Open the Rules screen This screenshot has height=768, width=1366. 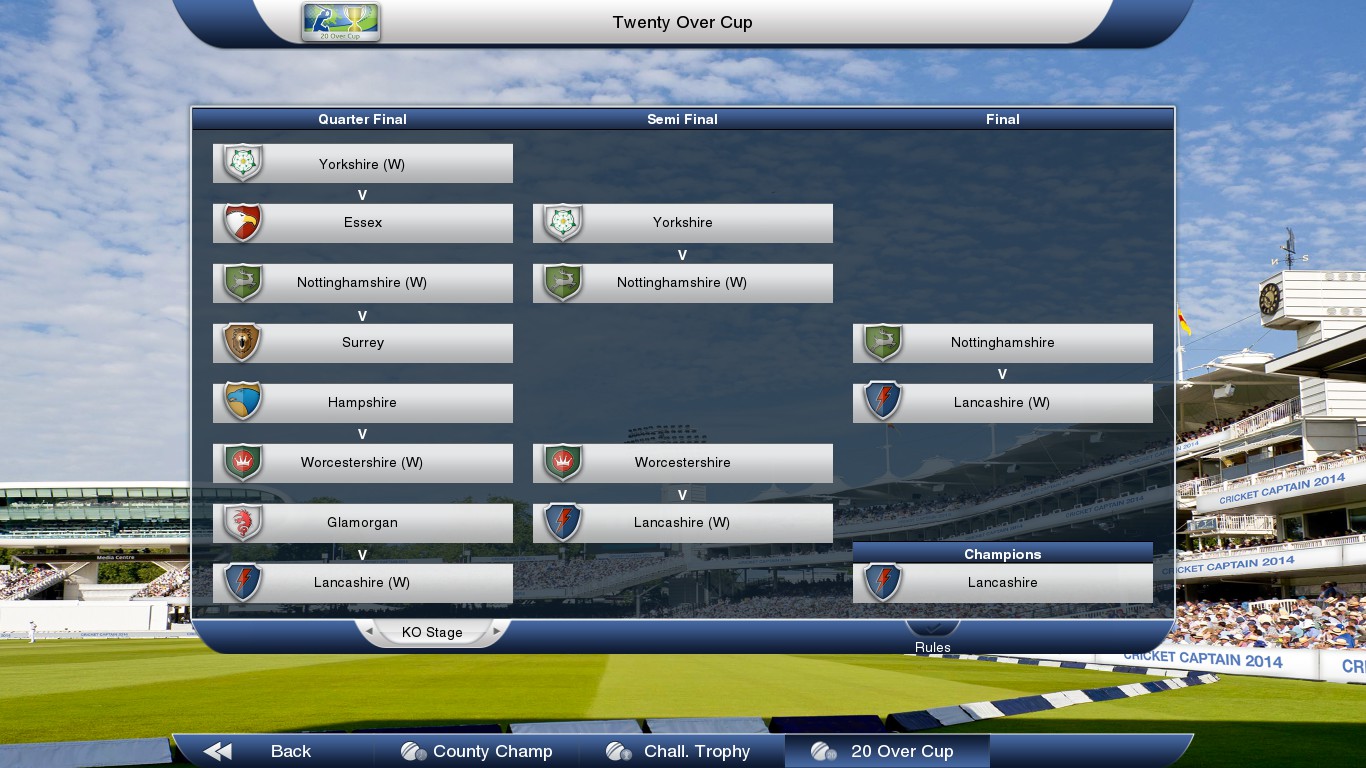point(932,647)
